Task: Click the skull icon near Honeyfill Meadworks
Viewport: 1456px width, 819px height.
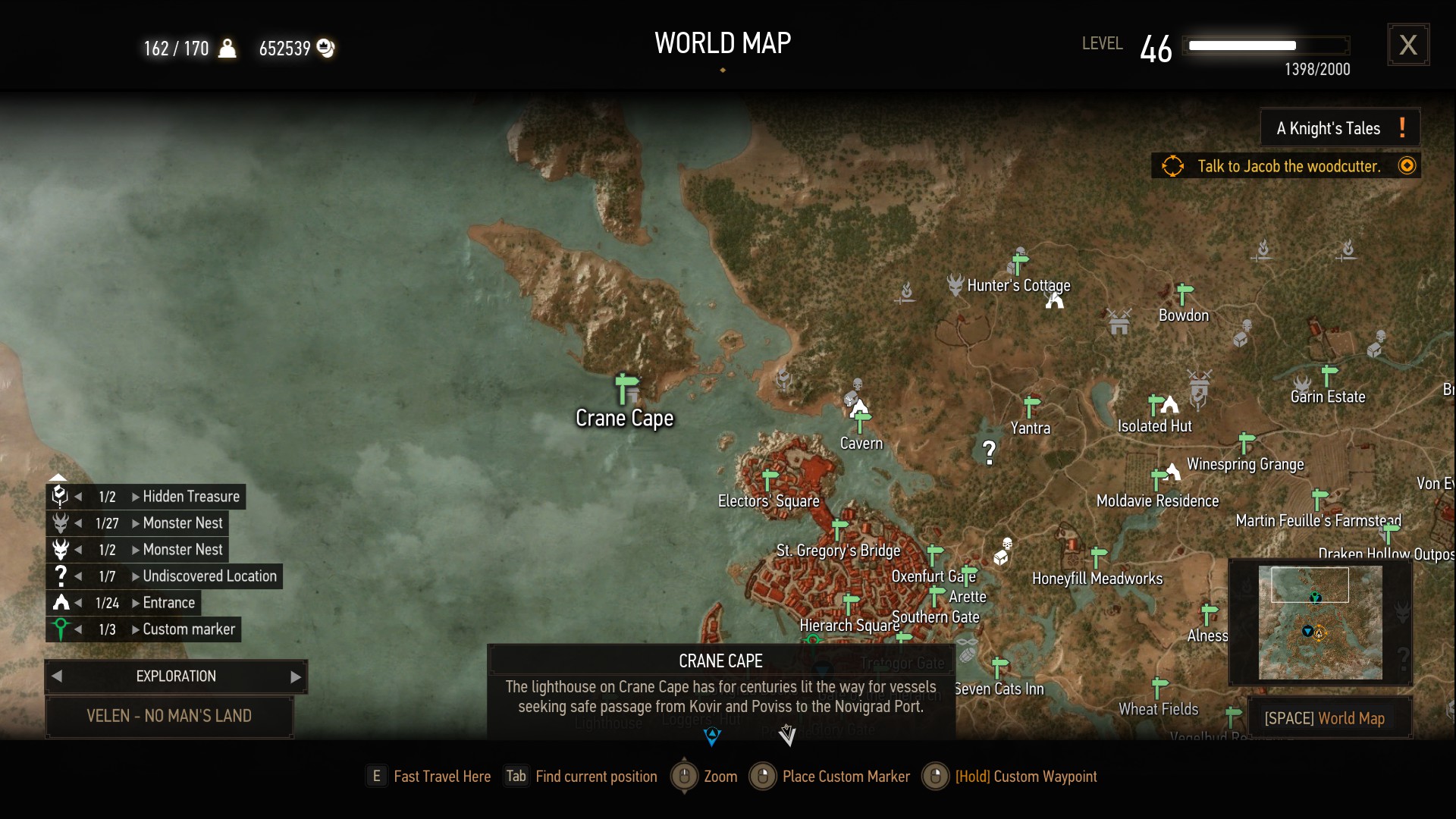Action: [x=1007, y=543]
